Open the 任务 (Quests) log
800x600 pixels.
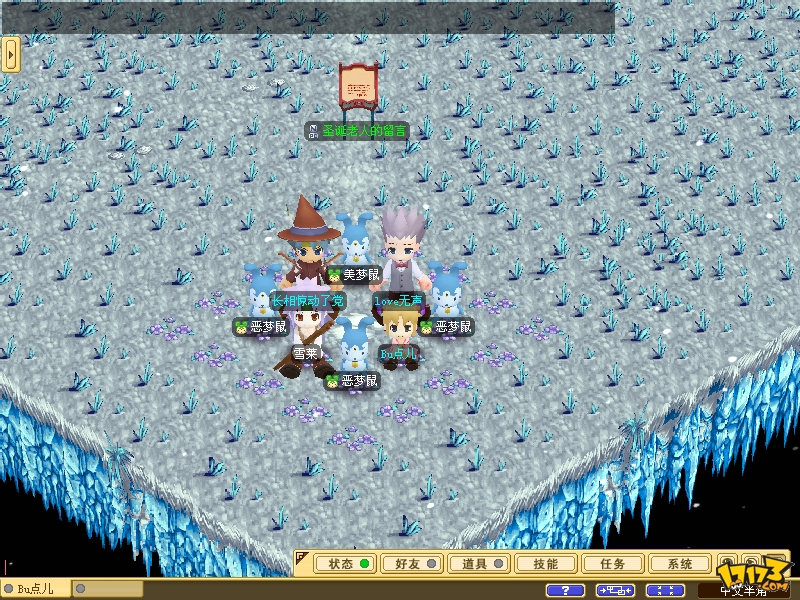[x=613, y=564]
